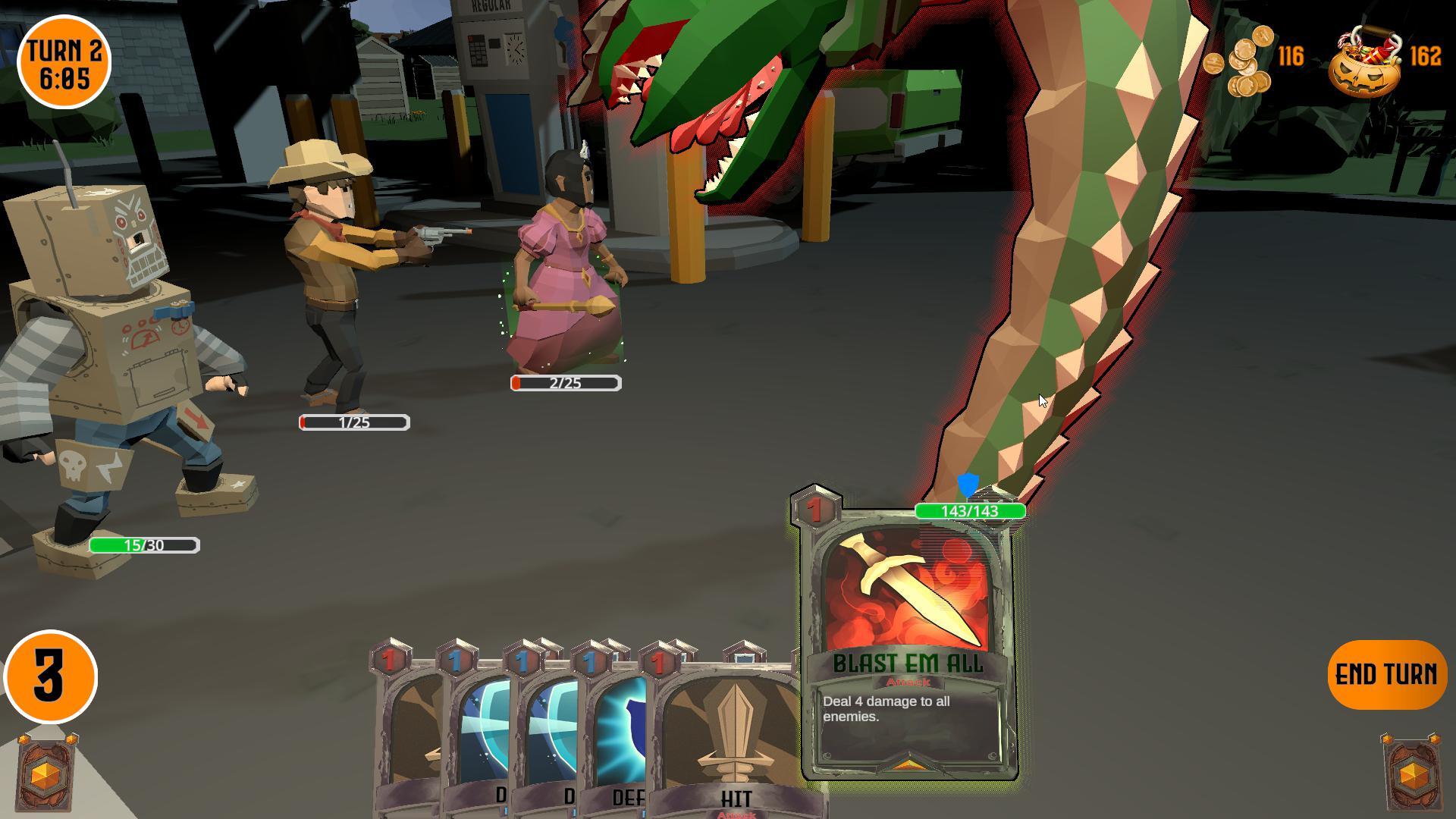Screen dimensions: 1456x819
Task: End the current turn
Action: (1386, 674)
